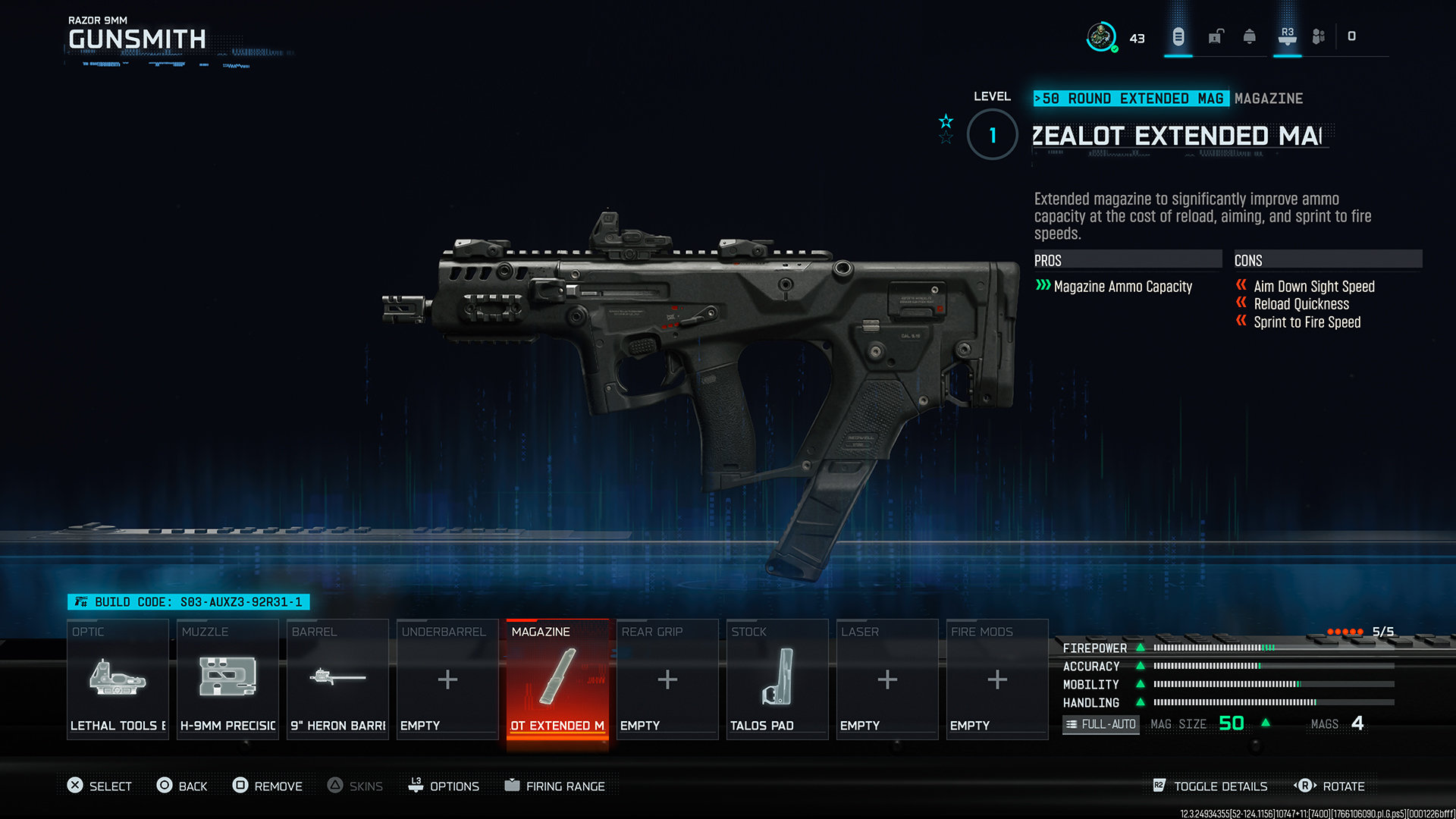
Task: Switch to the Fire Mods slot
Action: (996, 679)
